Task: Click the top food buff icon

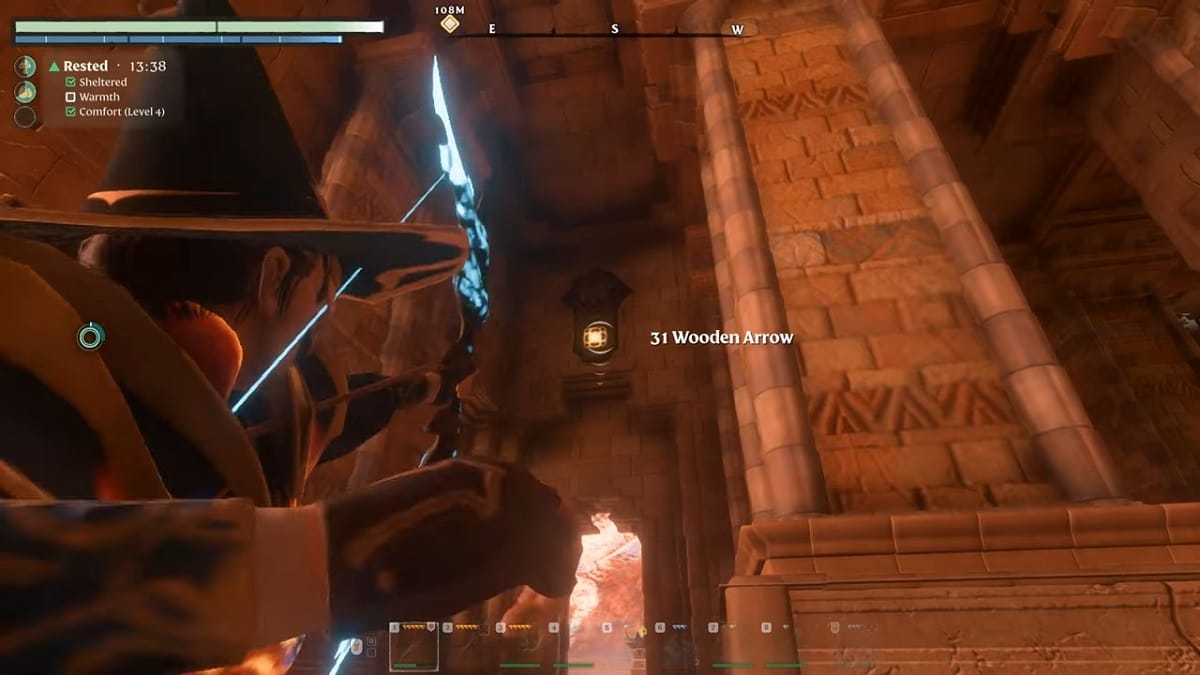Action: pyautogui.click(x=25, y=67)
